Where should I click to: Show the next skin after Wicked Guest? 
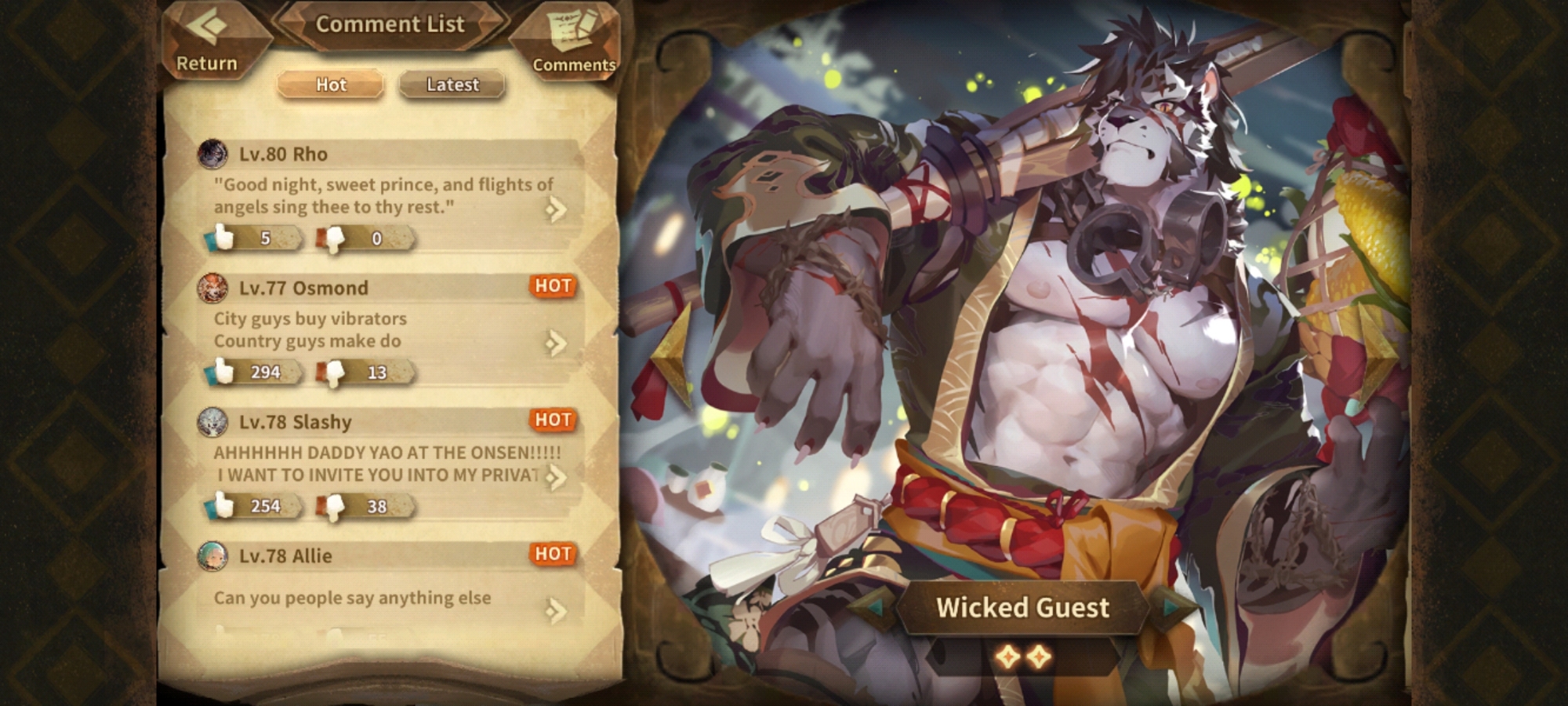(x=1172, y=606)
